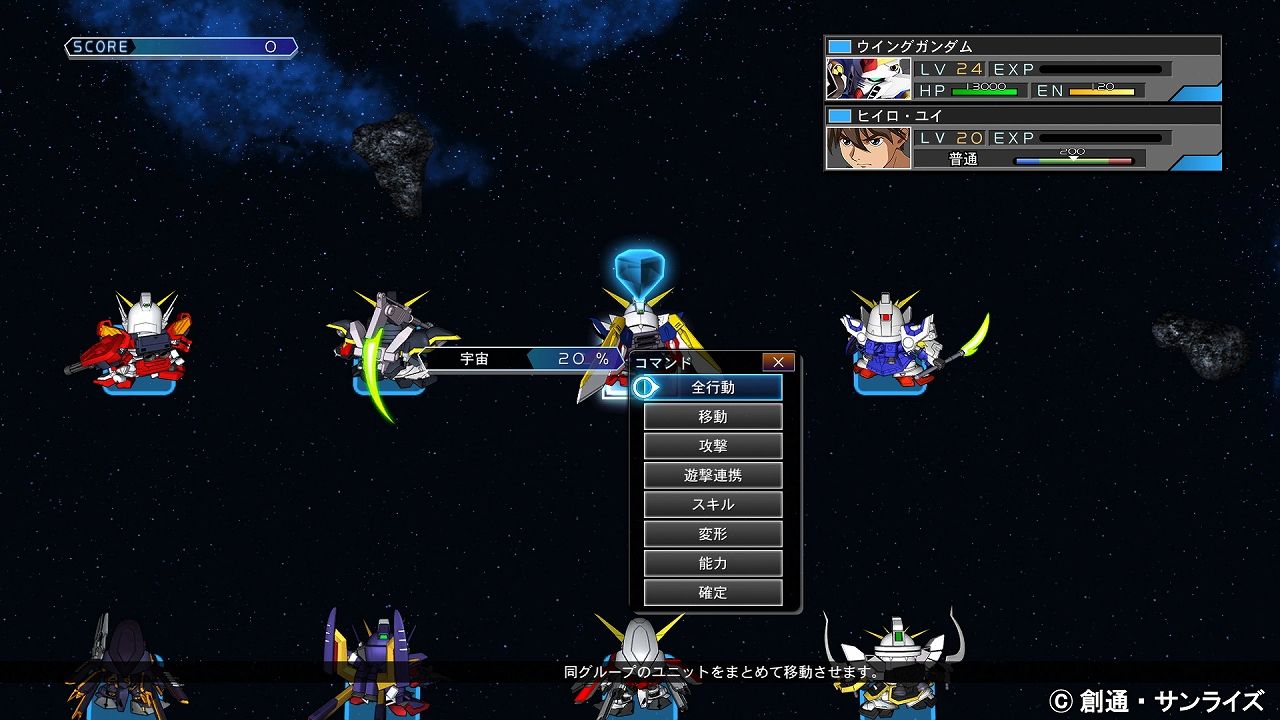Choose the 移動 command
1280x720 pixels.
[x=713, y=417]
